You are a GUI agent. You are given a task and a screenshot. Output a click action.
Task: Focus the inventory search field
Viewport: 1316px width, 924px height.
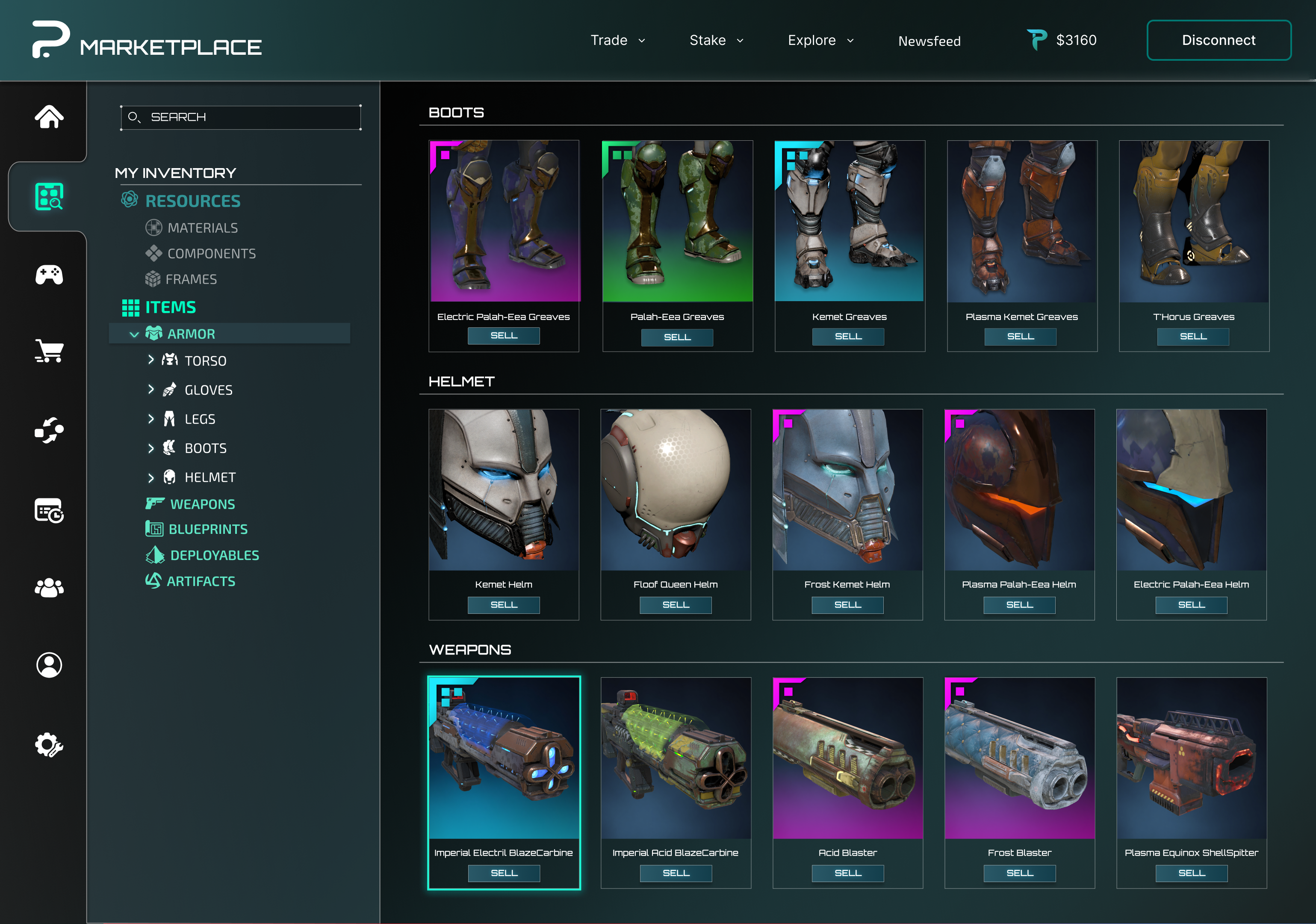(x=241, y=117)
